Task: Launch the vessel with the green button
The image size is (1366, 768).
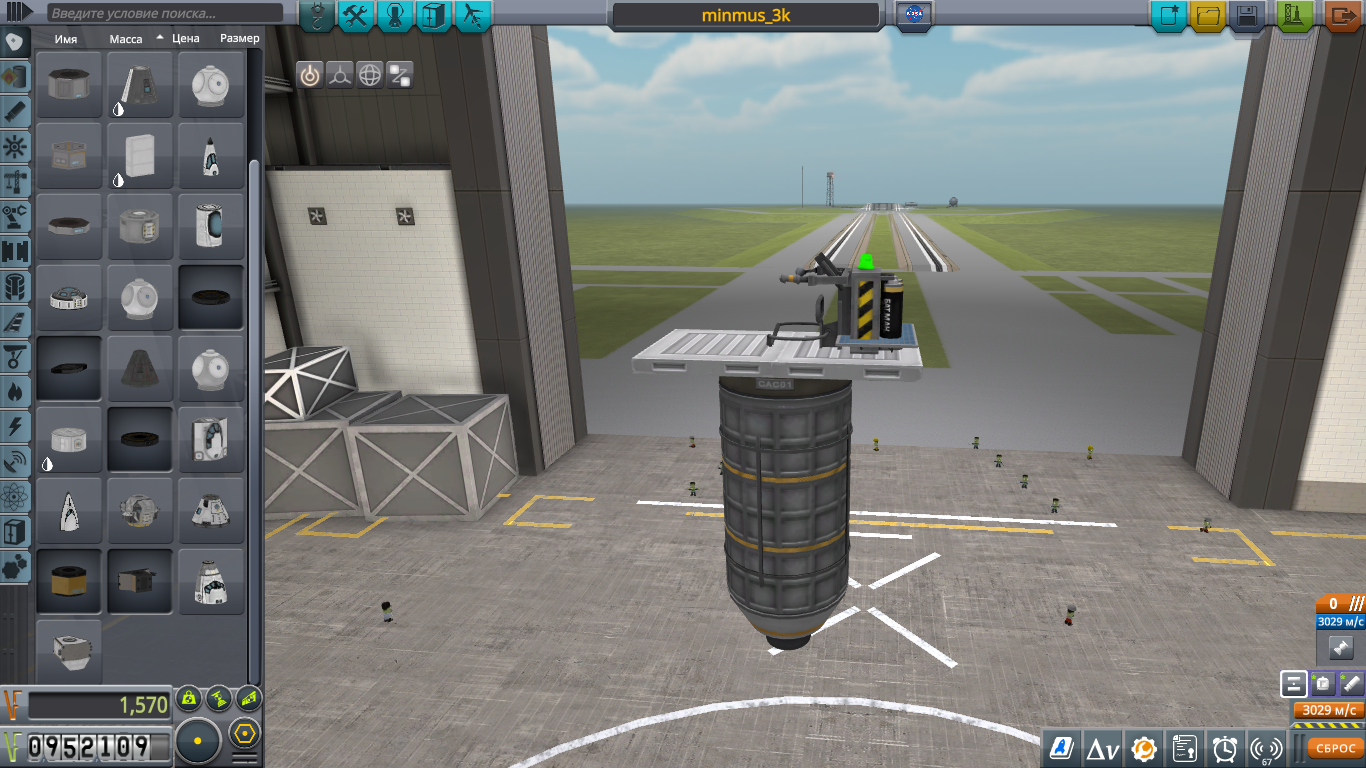Action: click(1295, 16)
